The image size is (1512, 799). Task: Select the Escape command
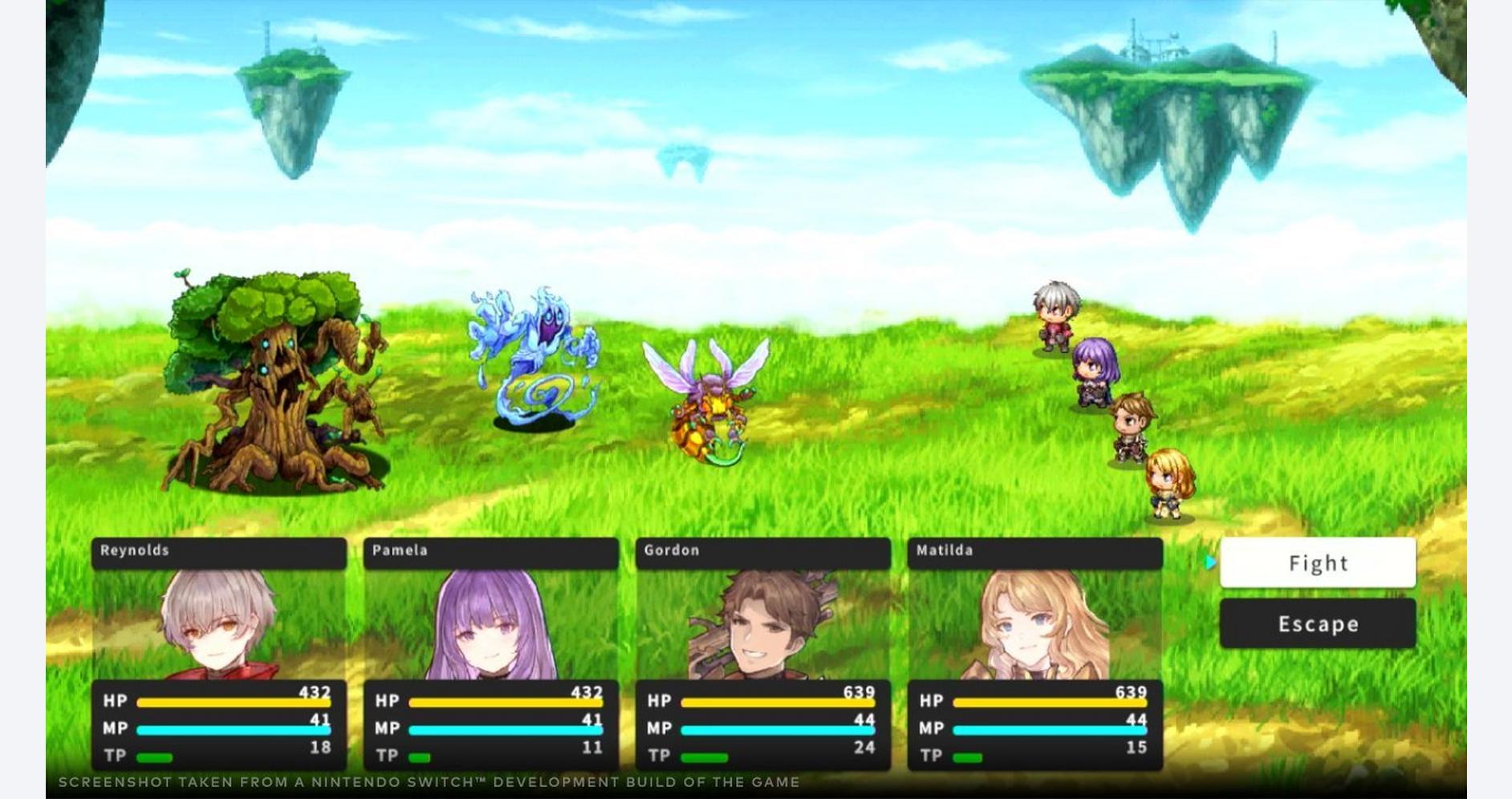pos(1317,623)
